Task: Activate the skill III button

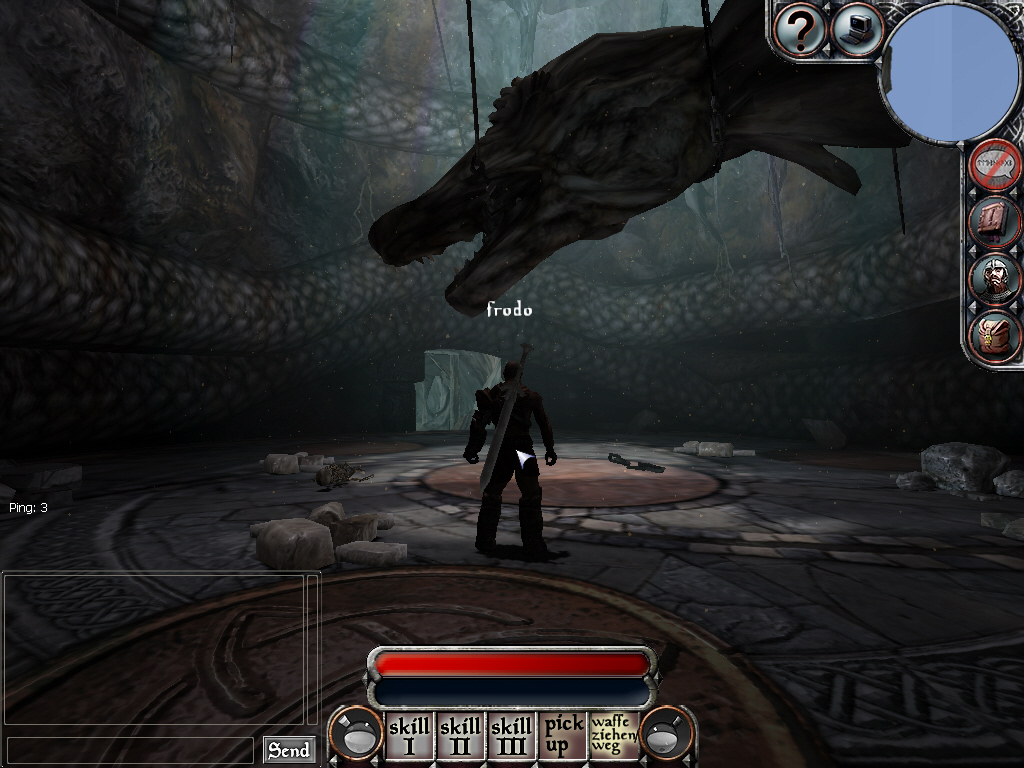Action: [x=511, y=736]
